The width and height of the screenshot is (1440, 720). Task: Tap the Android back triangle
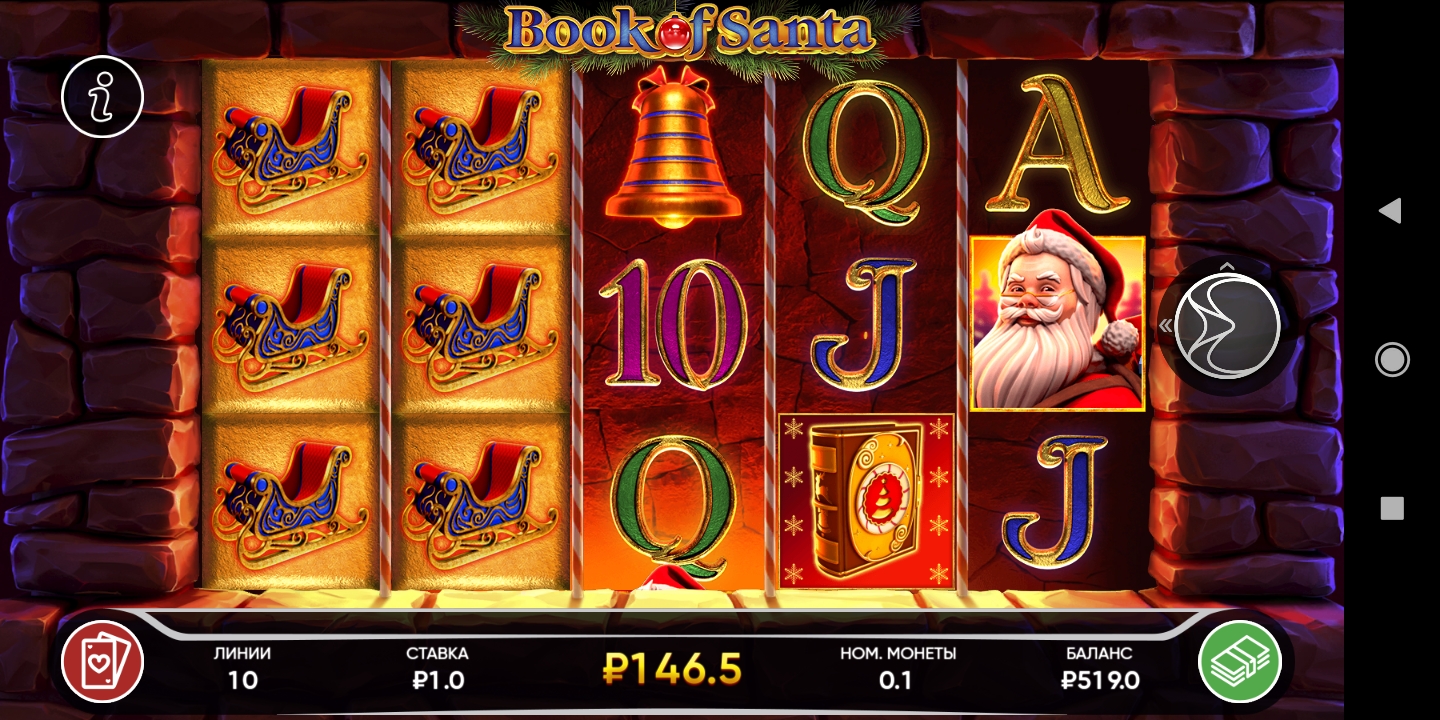(1390, 210)
